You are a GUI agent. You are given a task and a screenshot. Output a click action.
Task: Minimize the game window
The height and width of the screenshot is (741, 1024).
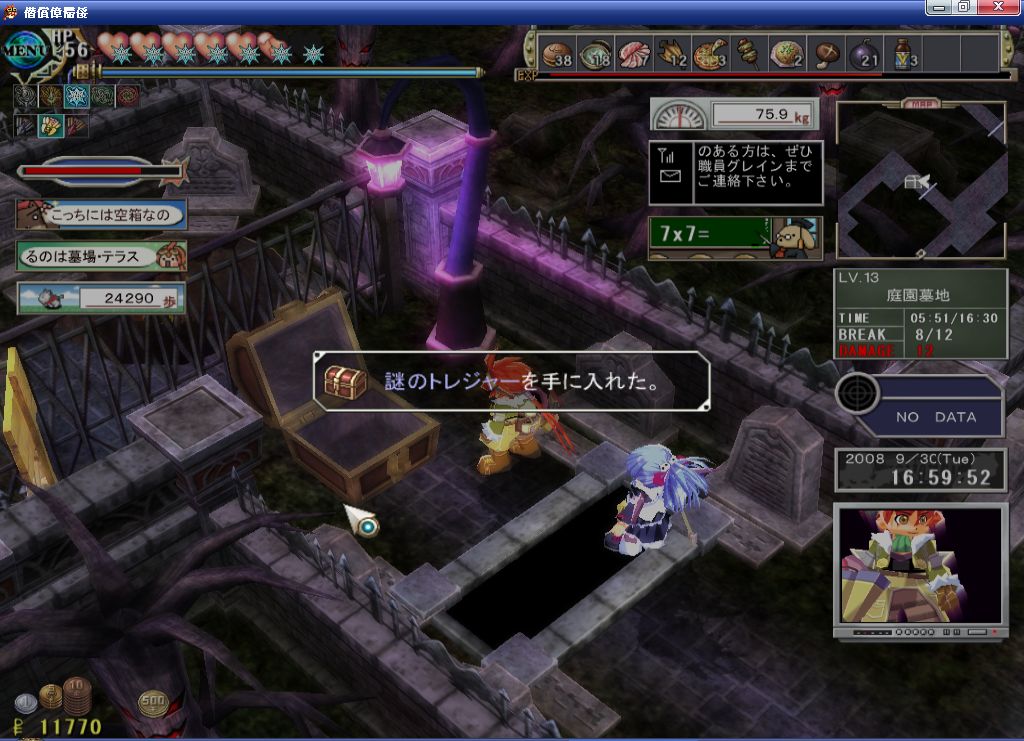(938, 7)
